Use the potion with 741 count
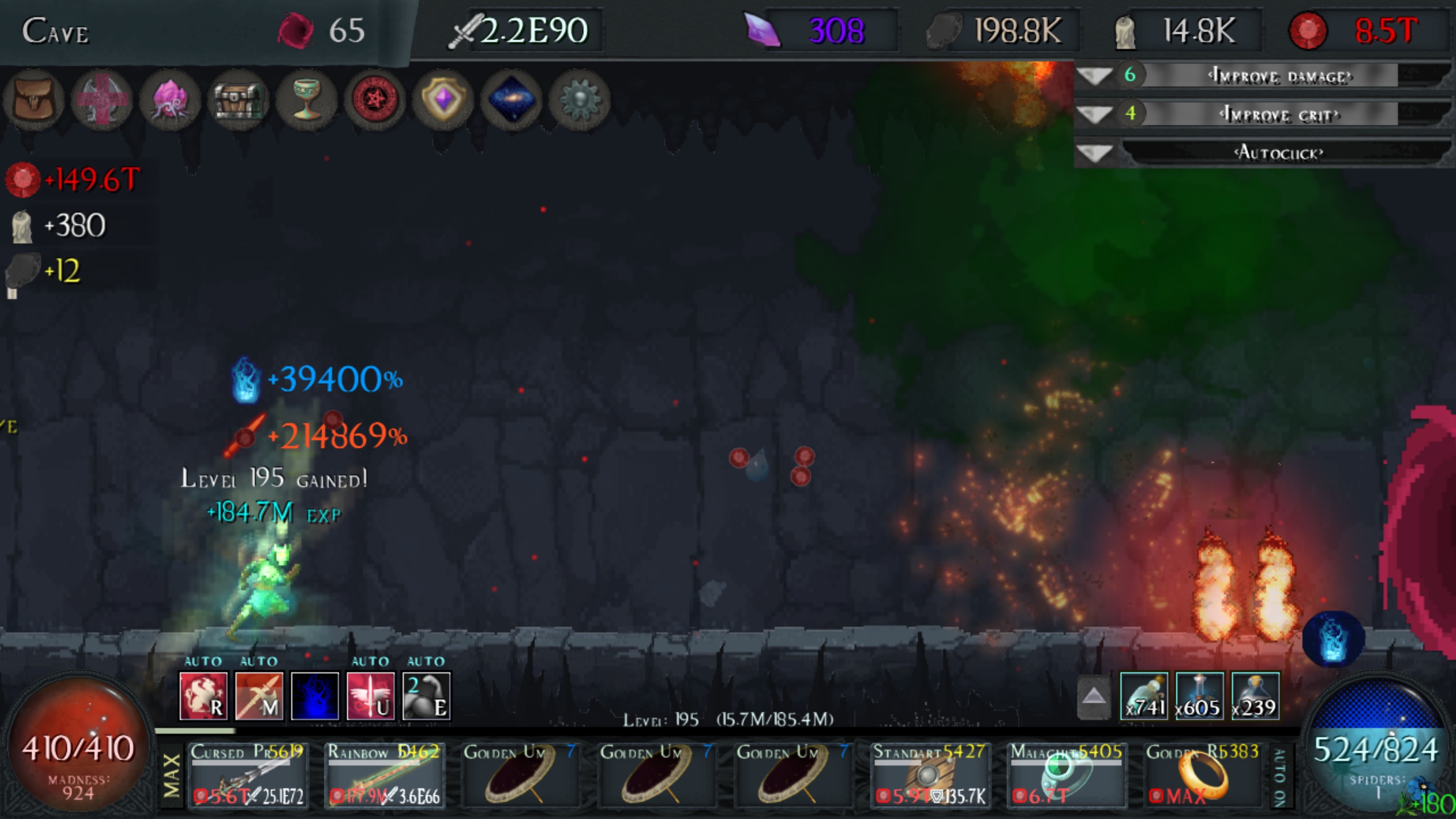The image size is (1456, 819). [x=1144, y=696]
